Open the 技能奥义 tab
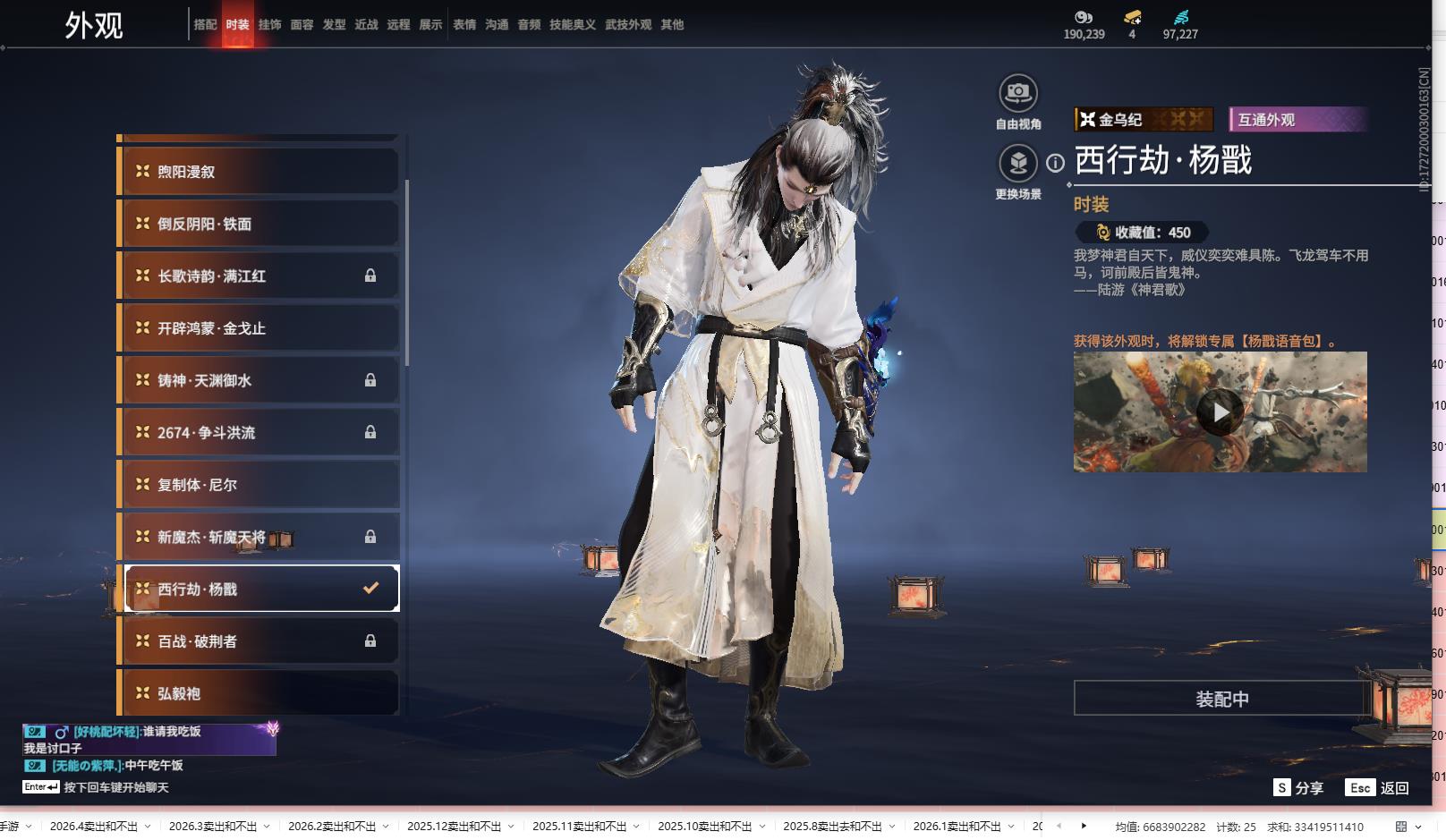 [x=572, y=25]
